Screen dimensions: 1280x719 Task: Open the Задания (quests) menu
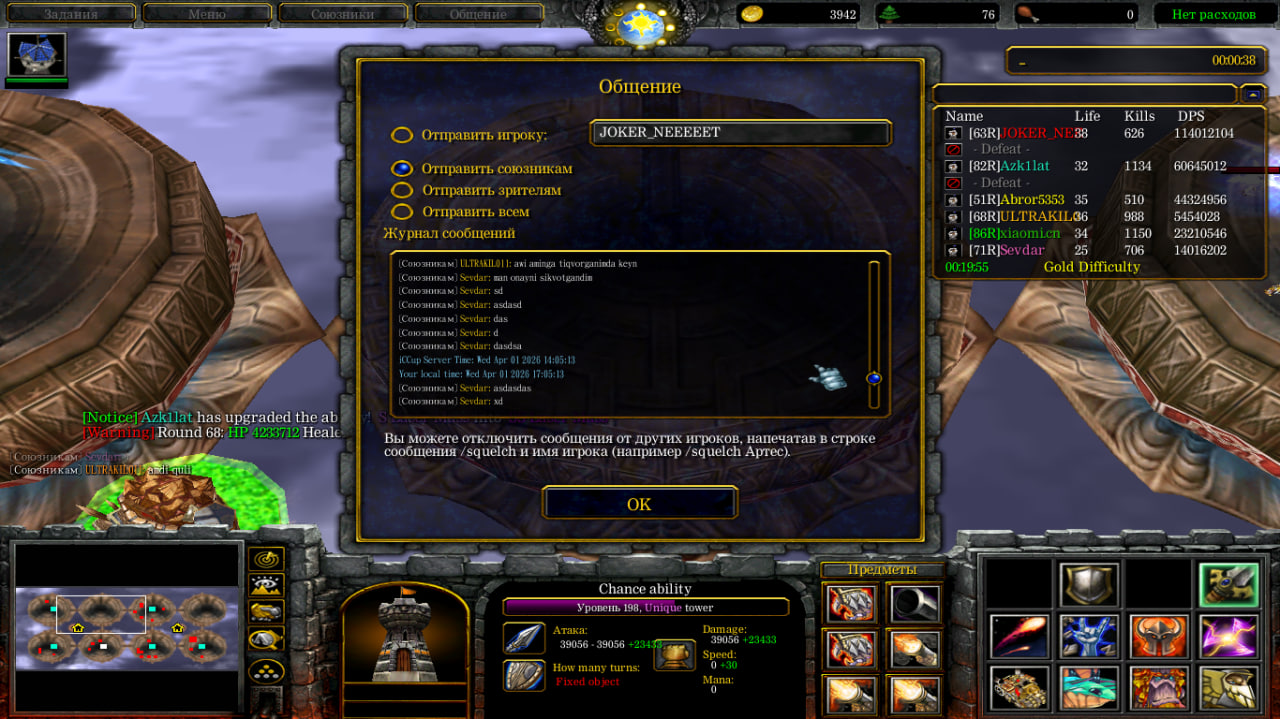click(x=69, y=14)
